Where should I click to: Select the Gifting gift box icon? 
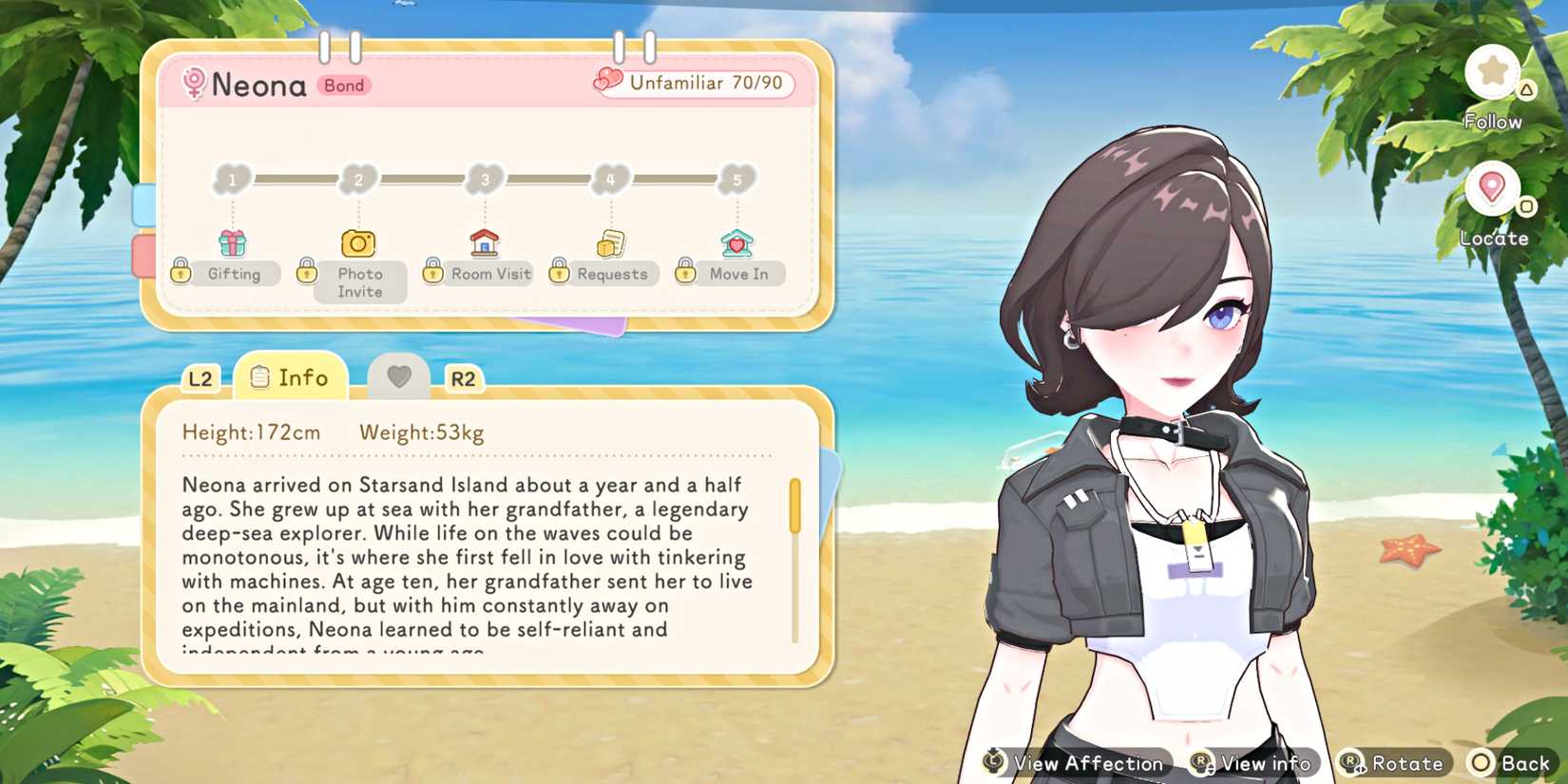pyautogui.click(x=232, y=241)
